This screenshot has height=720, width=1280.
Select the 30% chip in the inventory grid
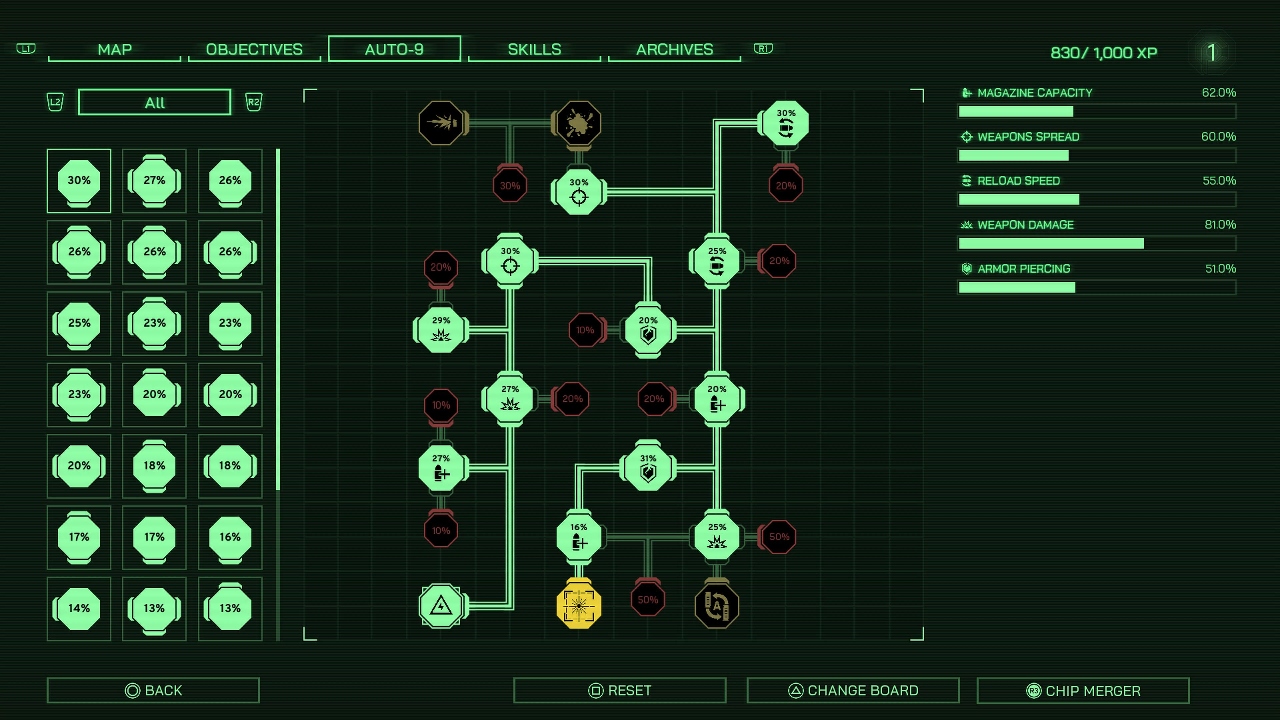pos(78,181)
